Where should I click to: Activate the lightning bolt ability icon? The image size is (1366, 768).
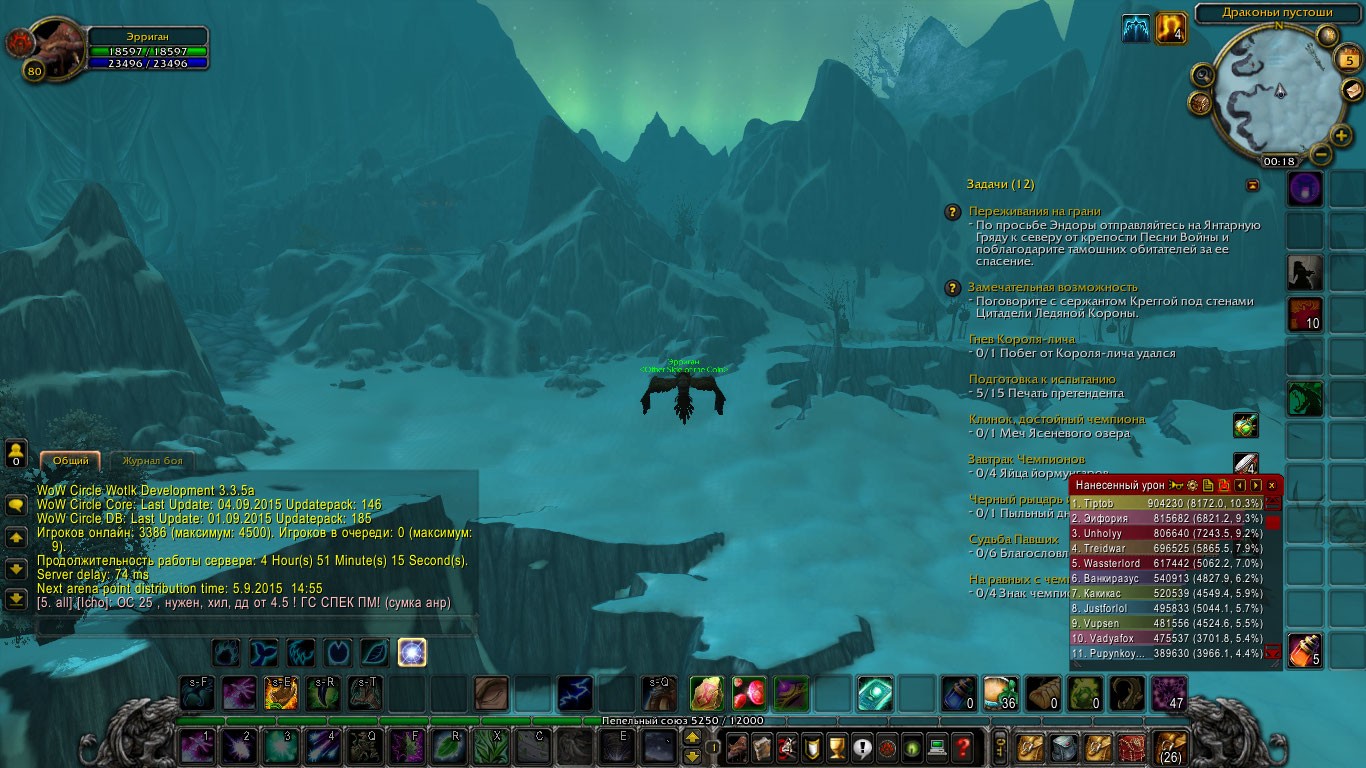(574, 692)
